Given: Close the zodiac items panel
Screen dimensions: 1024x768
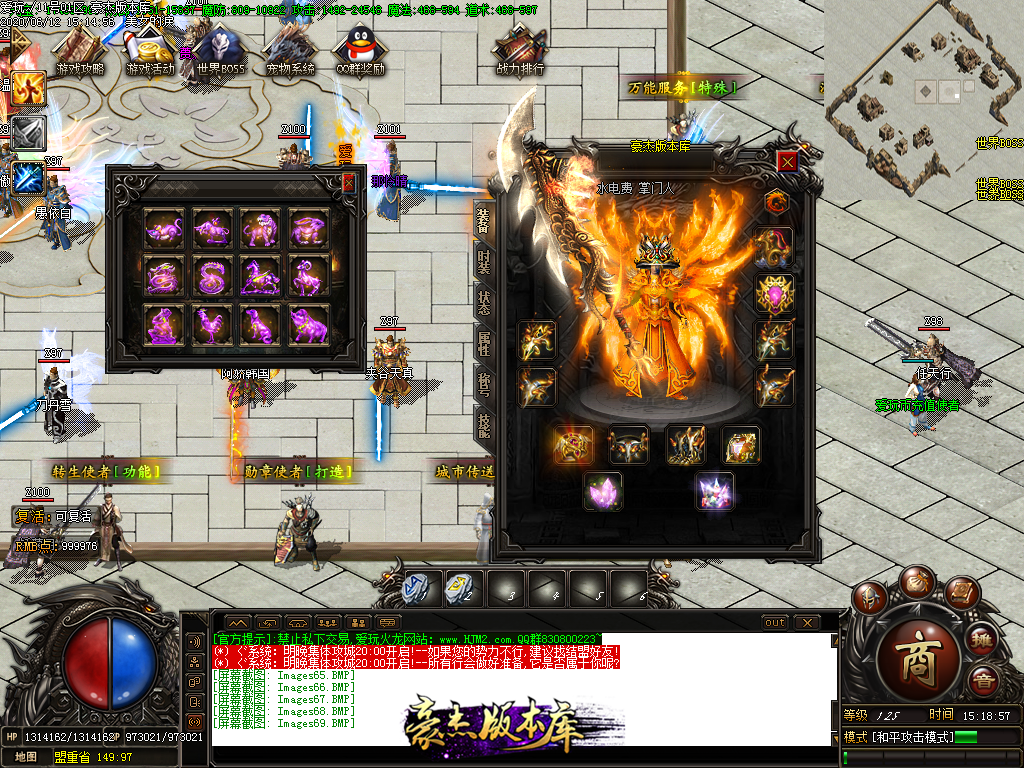Looking at the screenshot, I should coord(348,183).
